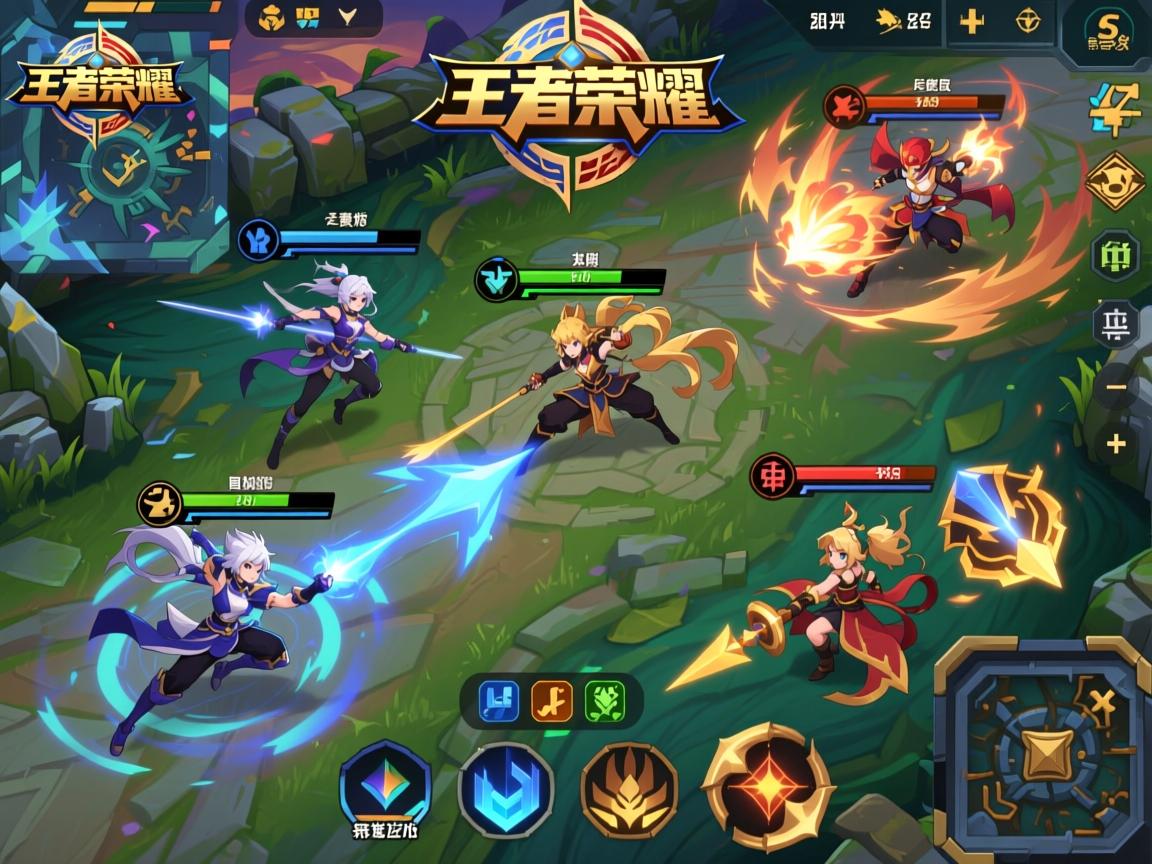The image size is (1152, 864).
Task: Tap the blue and yellow rune icon
Action: click(1114, 108)
